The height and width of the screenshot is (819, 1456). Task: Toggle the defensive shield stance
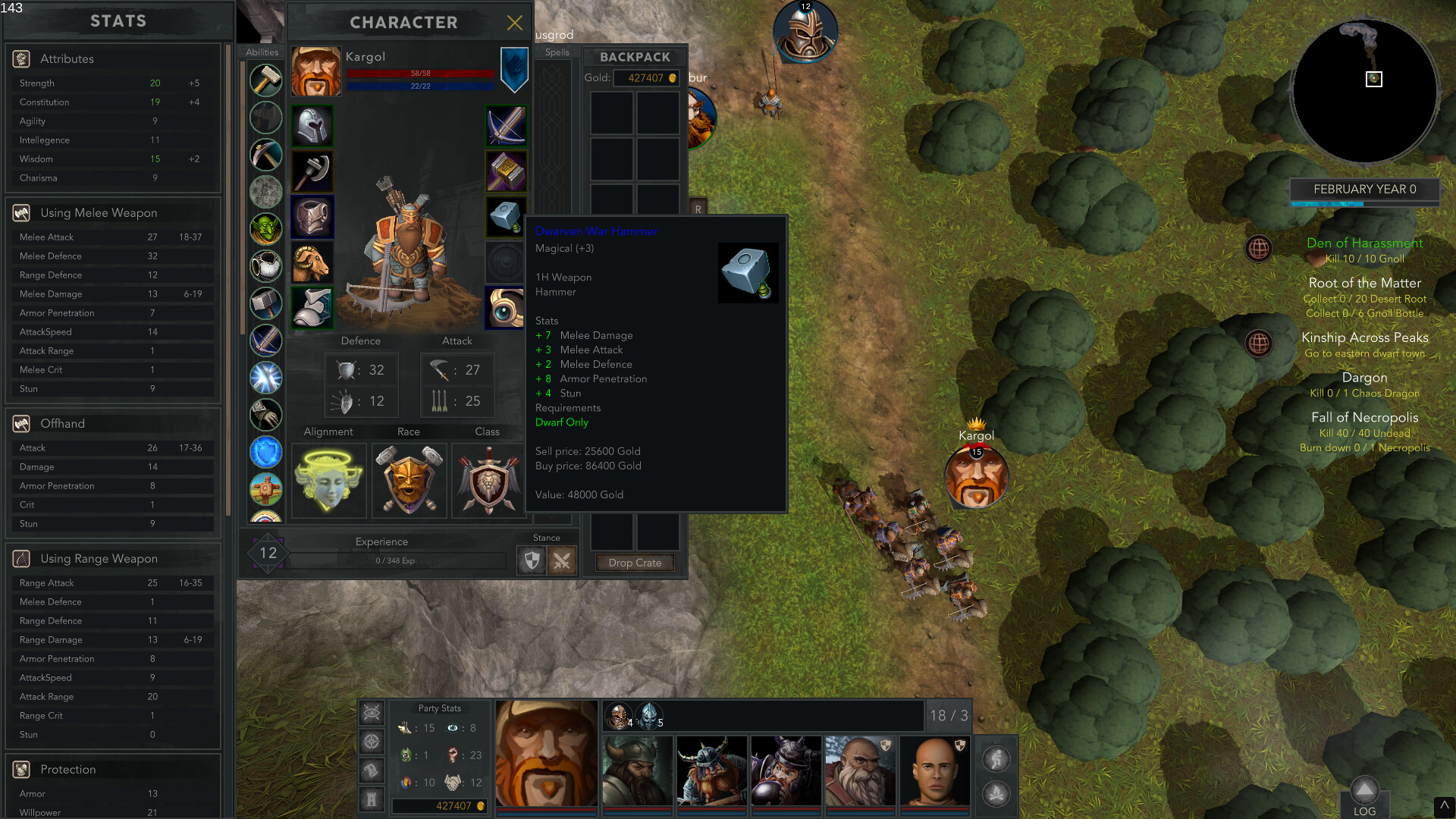pos(532,560)
